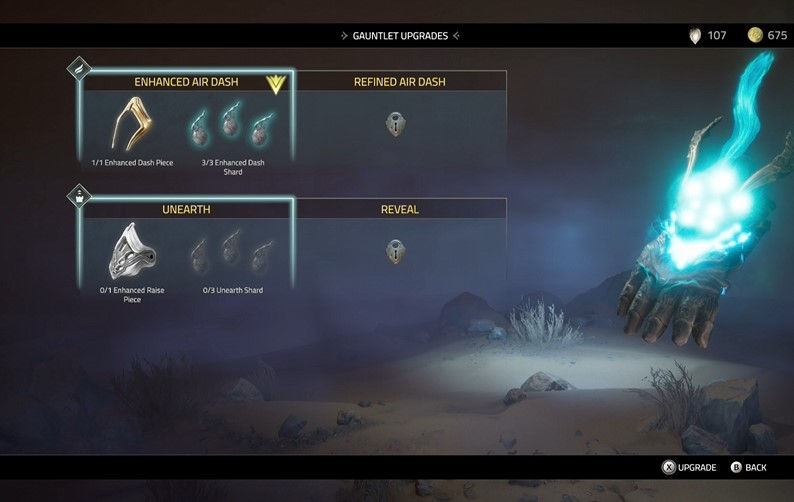This screenshot has width=794, height=502.
Task: Select the greyed Unearth Shard icons
Action: [x=232, y=253]
